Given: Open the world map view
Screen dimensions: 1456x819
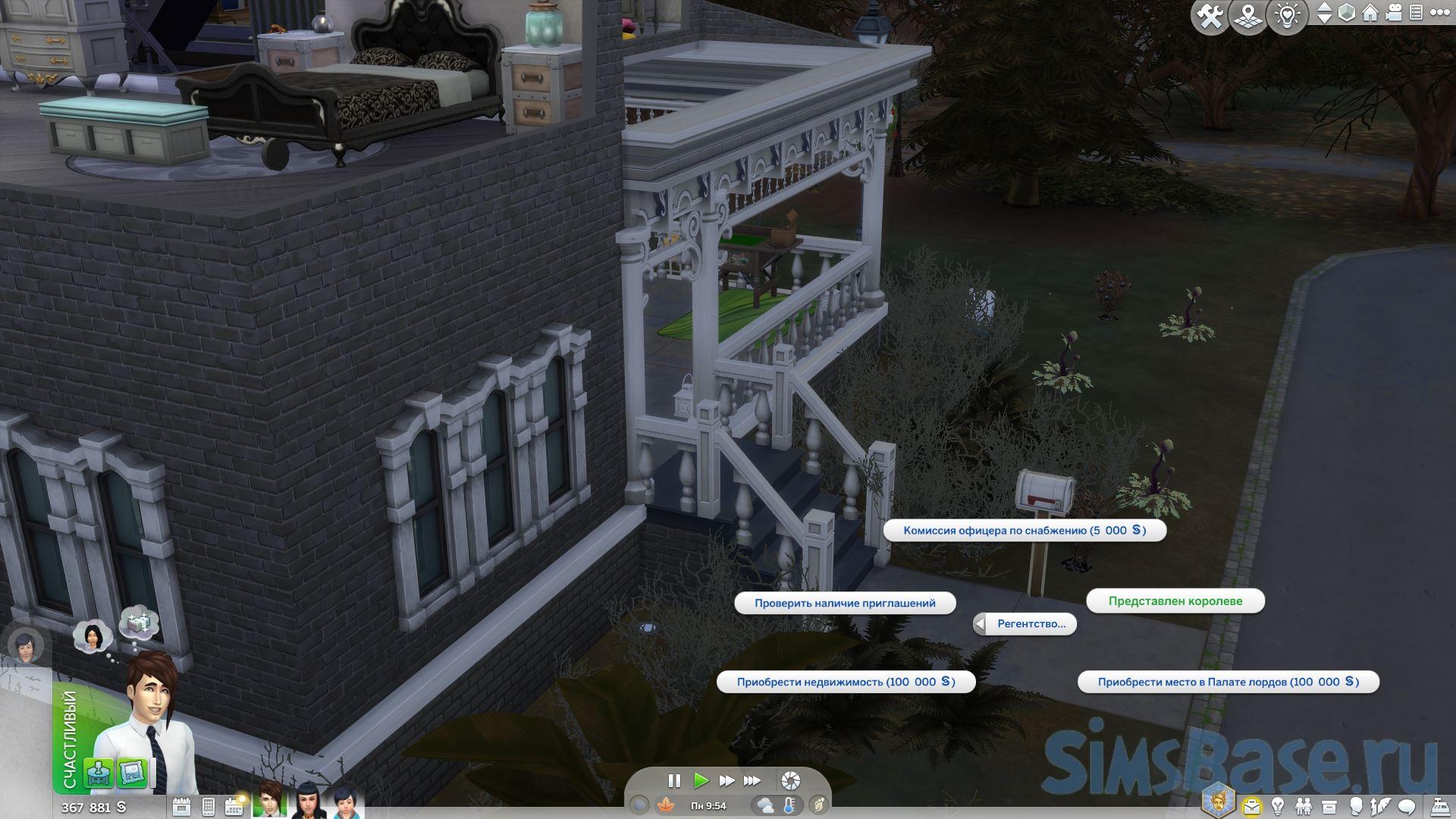Looking at the screenshot, I should [1247, 16].
